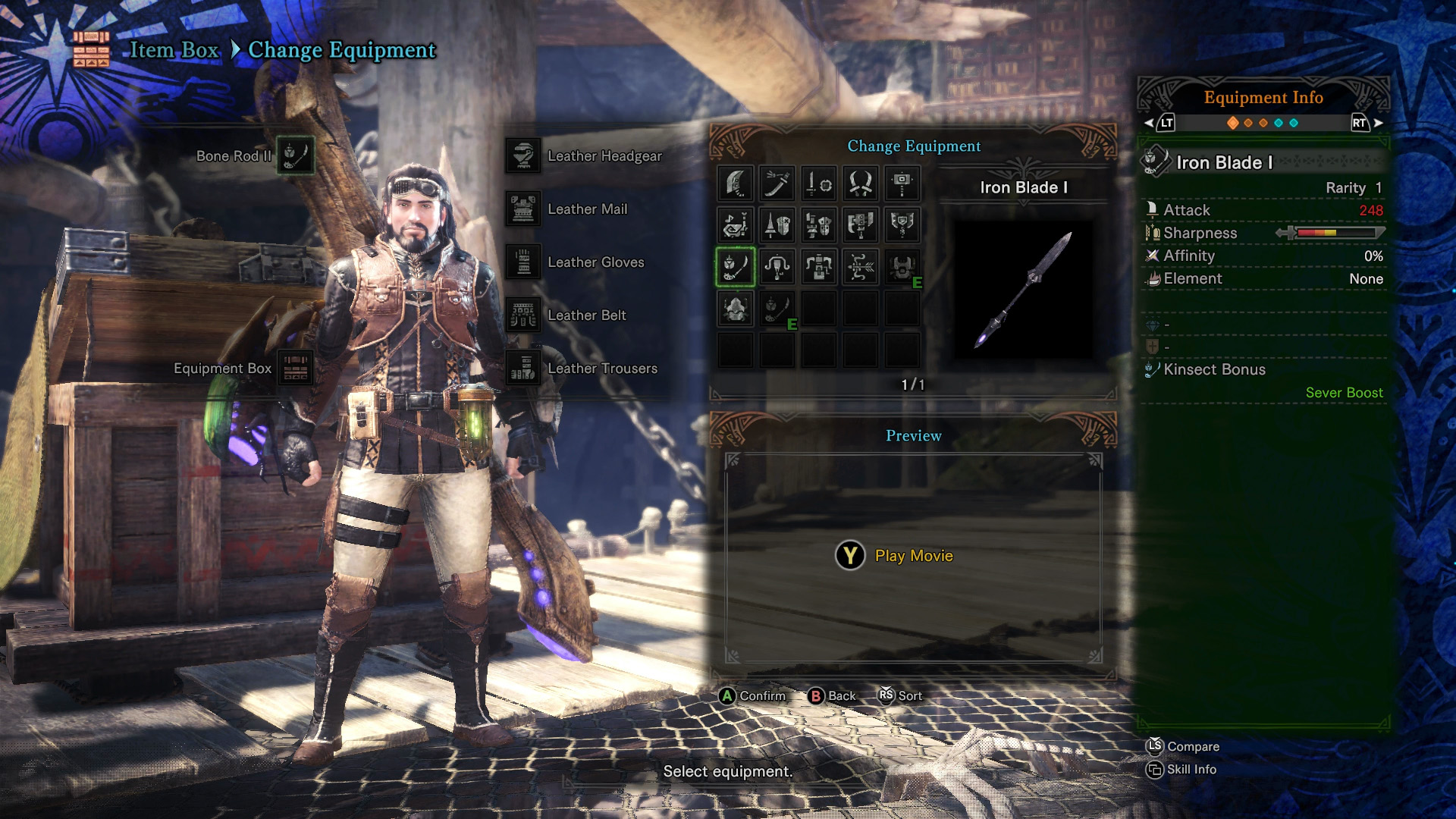Select the Leather Mail chest slot
This screenshot has height=819, width=1456.
pos(523,209)
